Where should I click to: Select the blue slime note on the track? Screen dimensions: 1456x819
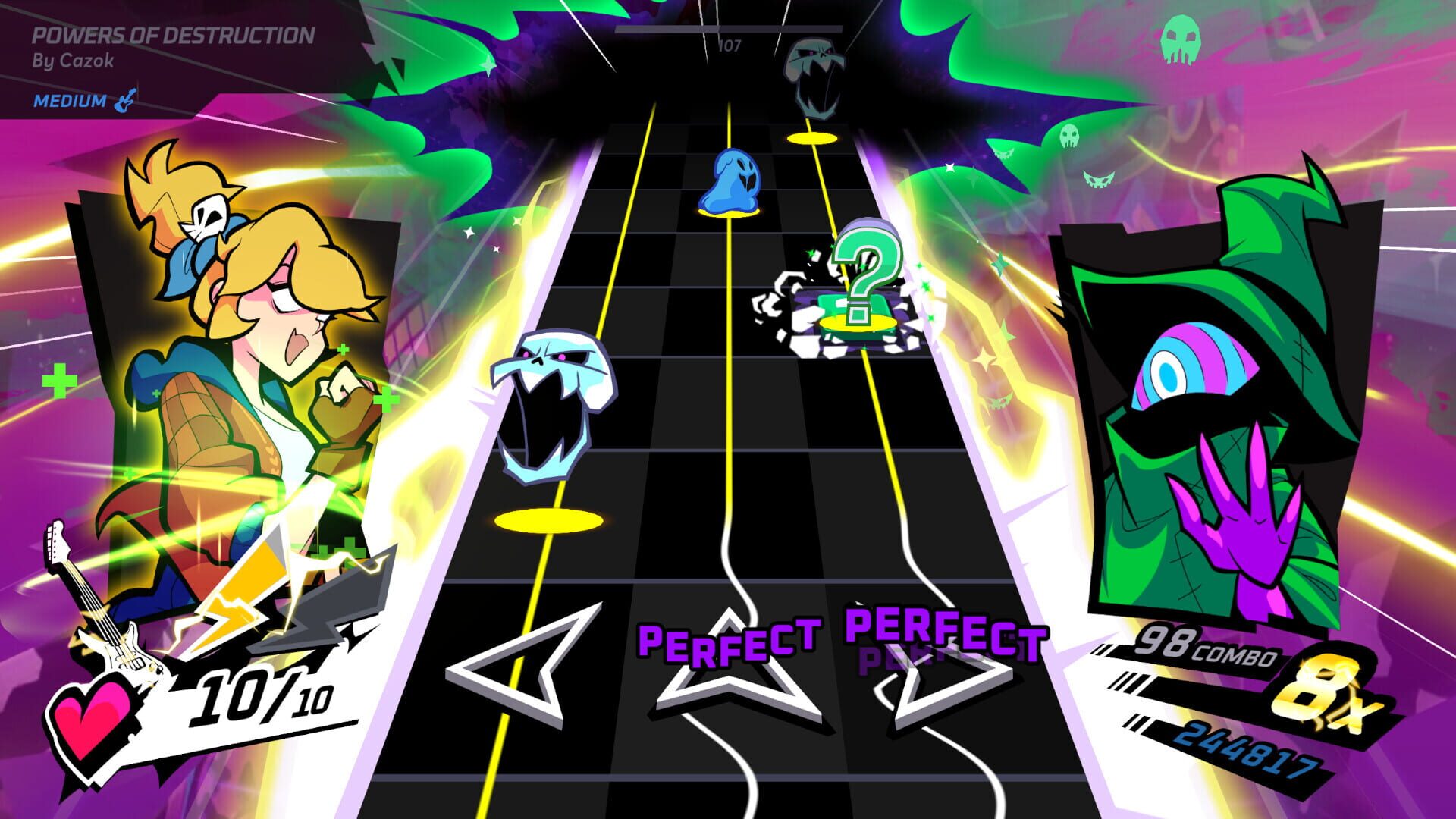click(730, 180)
